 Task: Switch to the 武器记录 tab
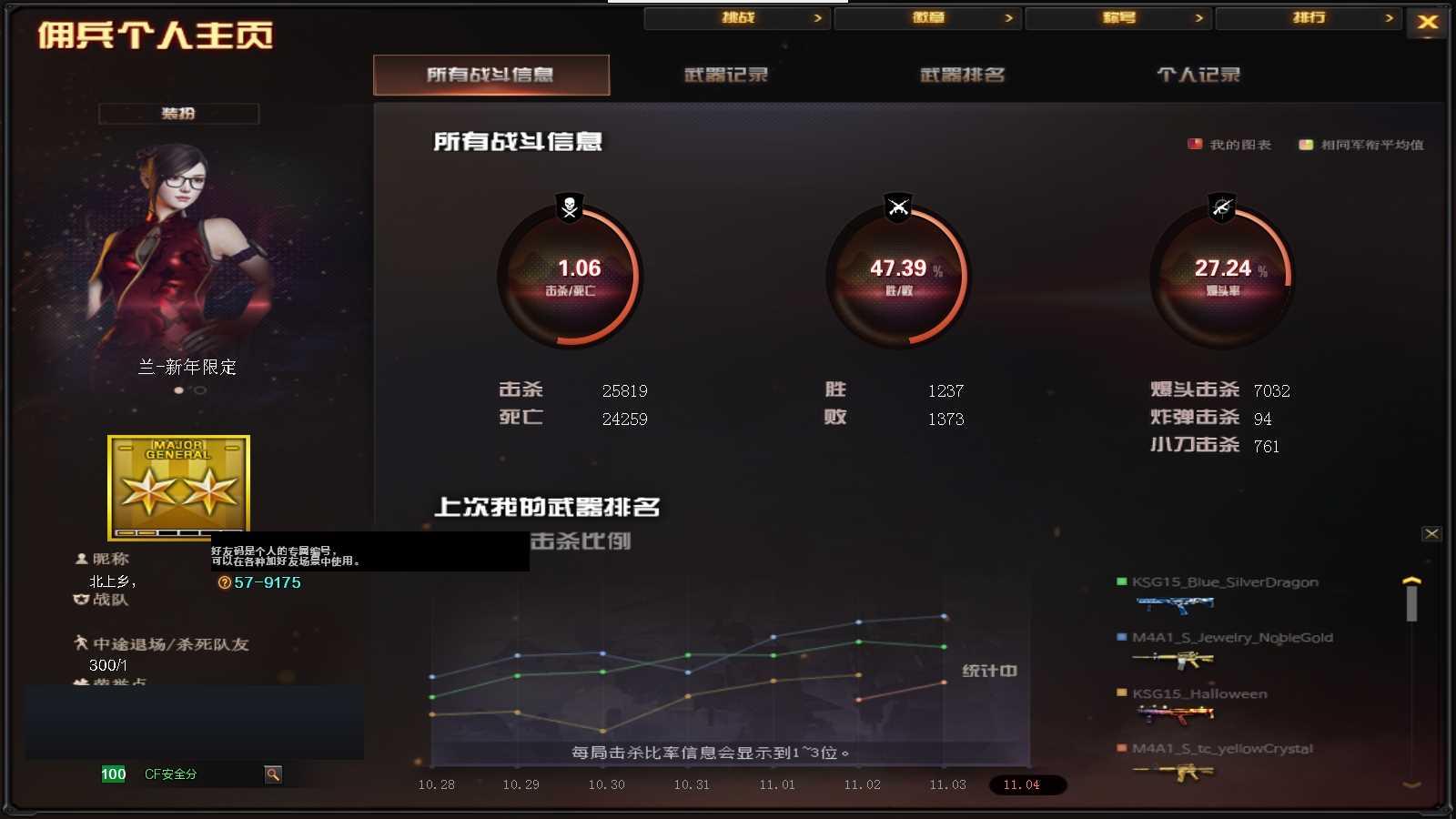[x=725, y=76]
